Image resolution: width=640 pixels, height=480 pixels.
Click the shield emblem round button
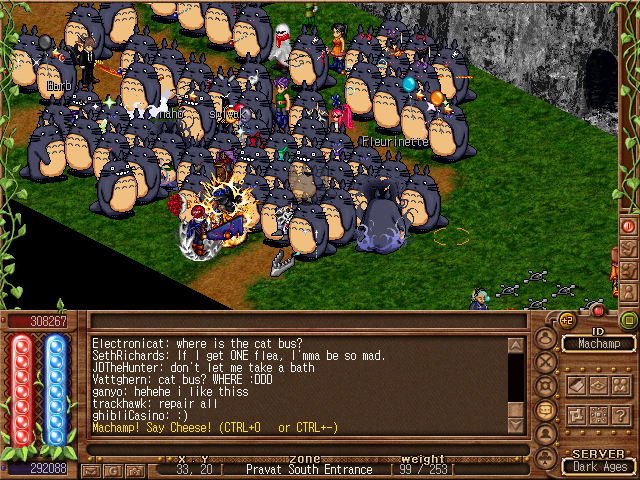(x=546, y=386)
